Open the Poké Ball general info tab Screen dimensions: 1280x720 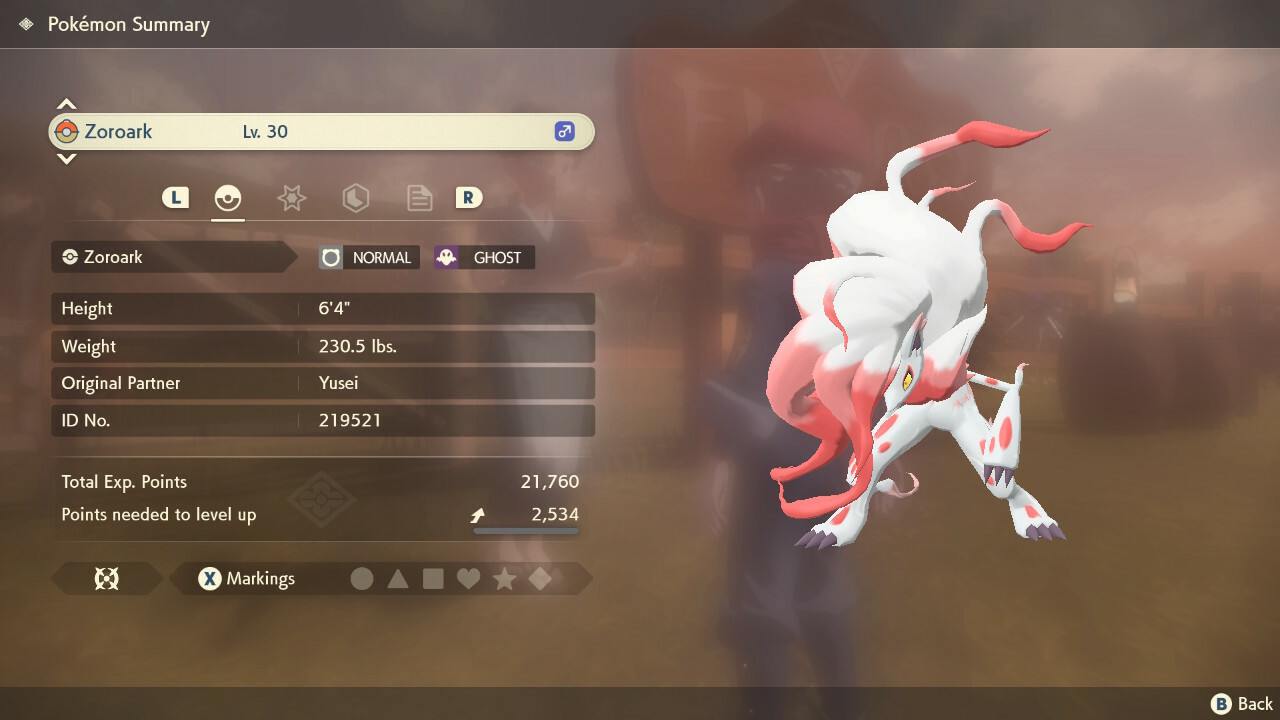pos(228,198)
